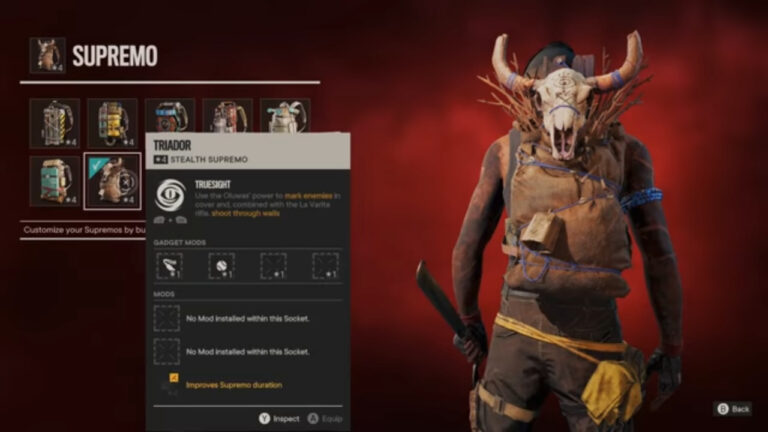Image resolution: width=768 pixels, height=432 pixels.
Task: Select the white Supremo with teal hose
Action: click(286, 115)
